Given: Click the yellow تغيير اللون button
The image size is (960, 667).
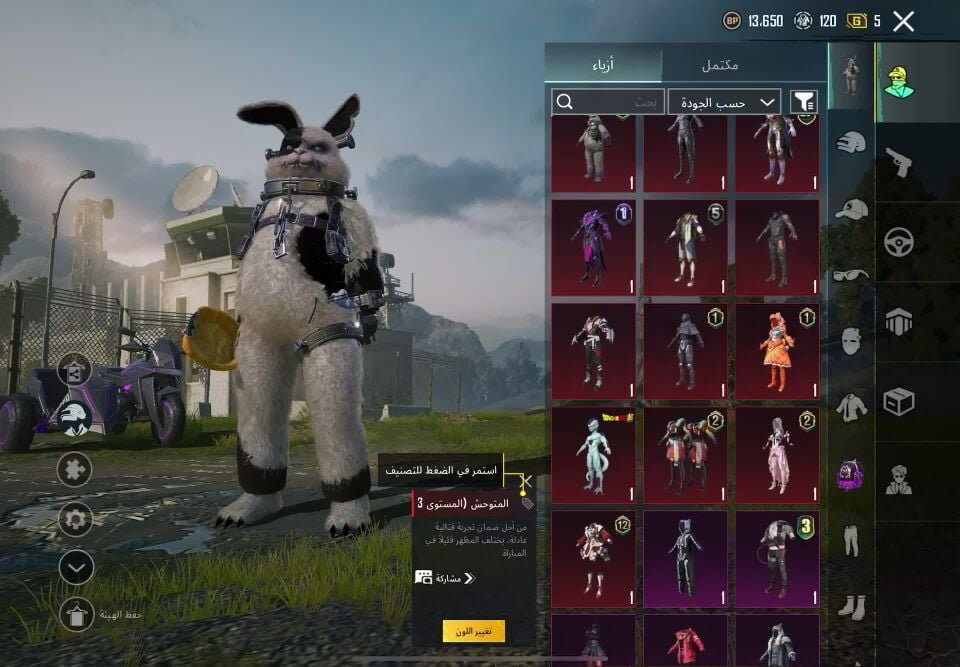Looking at the screenshot, I should click(x=474, y=631).
